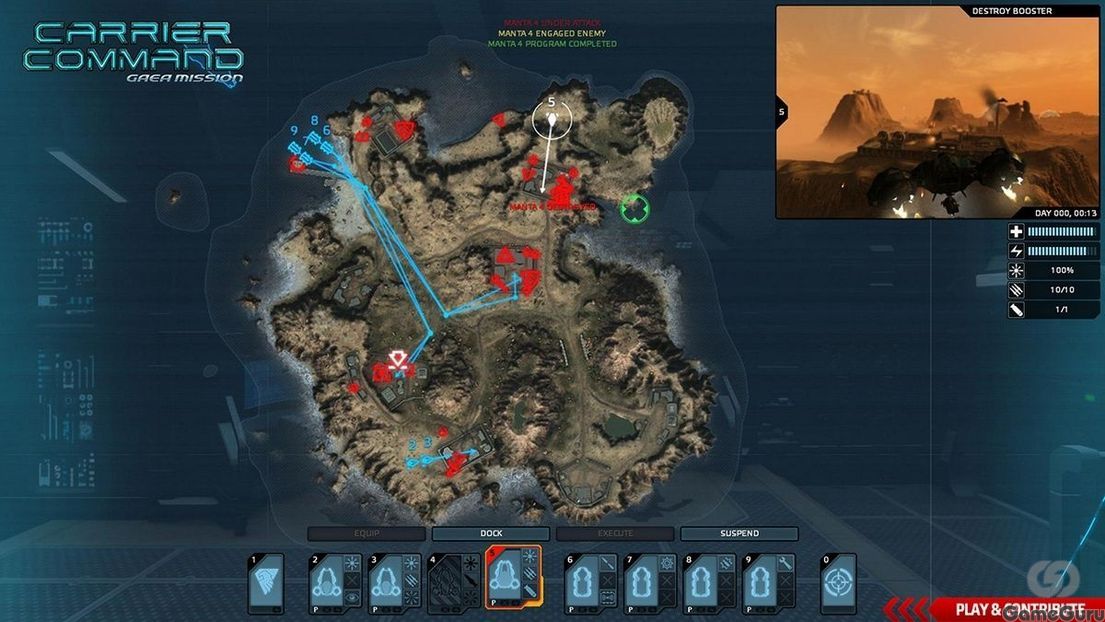
Task: Select Walrus unit slot 7
Action: [x=650, y=584]
